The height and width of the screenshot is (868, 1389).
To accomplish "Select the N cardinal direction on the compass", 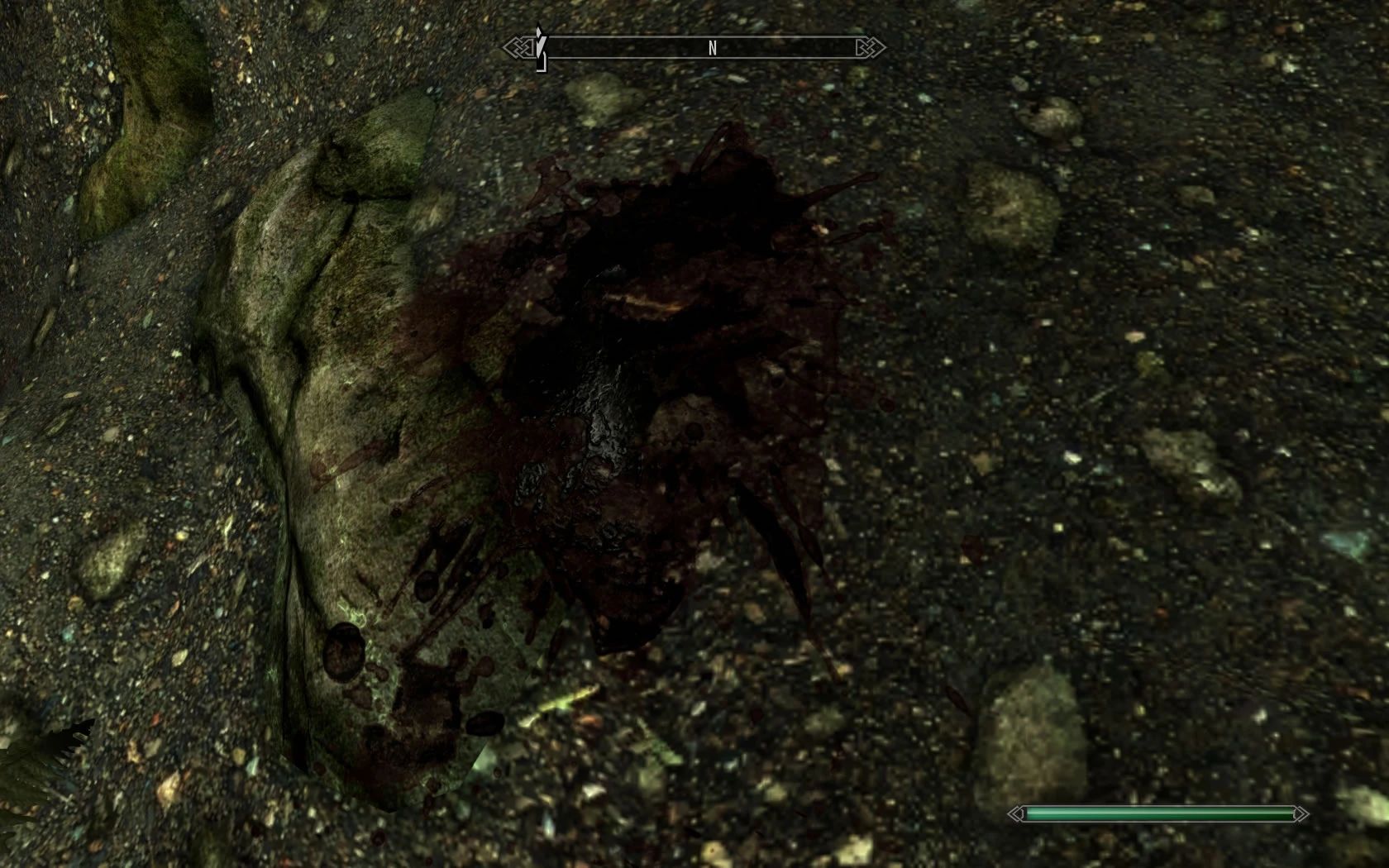I will click(x=713, y=48).
